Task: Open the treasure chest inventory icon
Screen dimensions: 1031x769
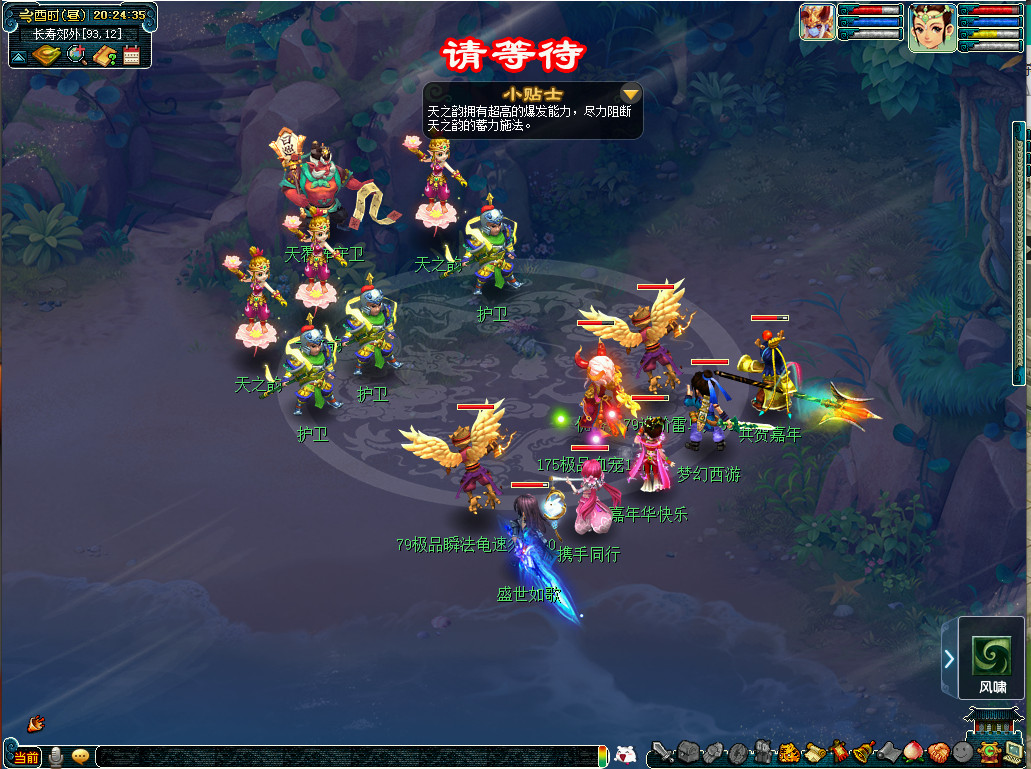Action: point(687,752)
